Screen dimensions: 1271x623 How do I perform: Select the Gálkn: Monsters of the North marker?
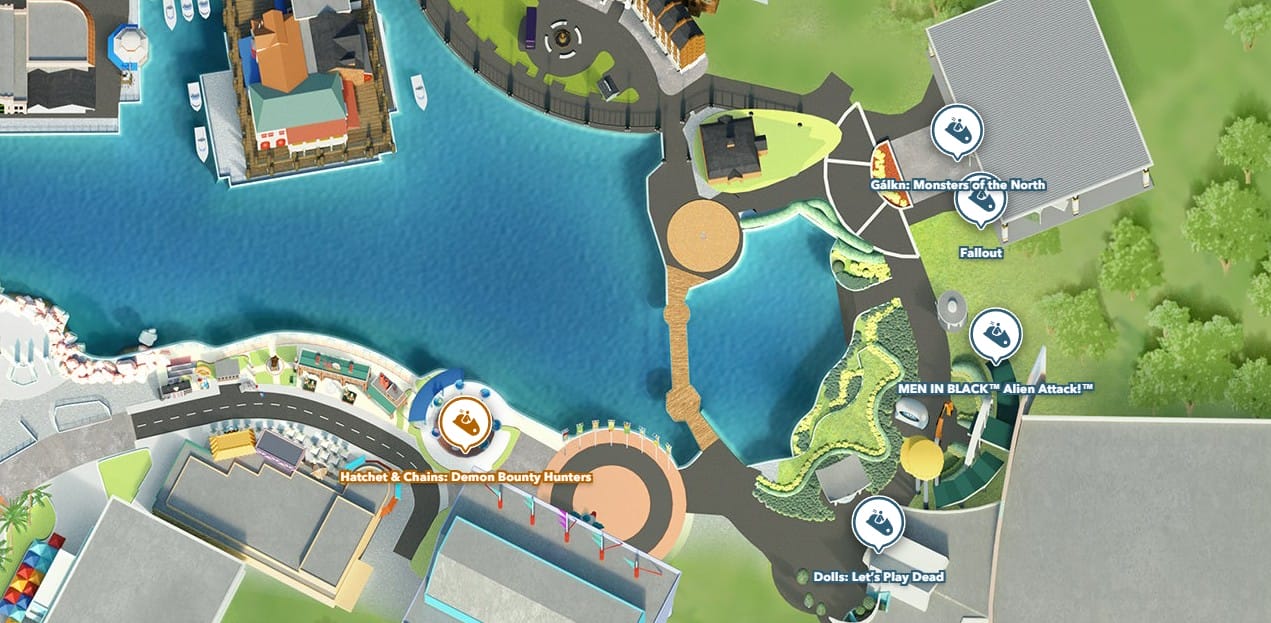(957, 130)
